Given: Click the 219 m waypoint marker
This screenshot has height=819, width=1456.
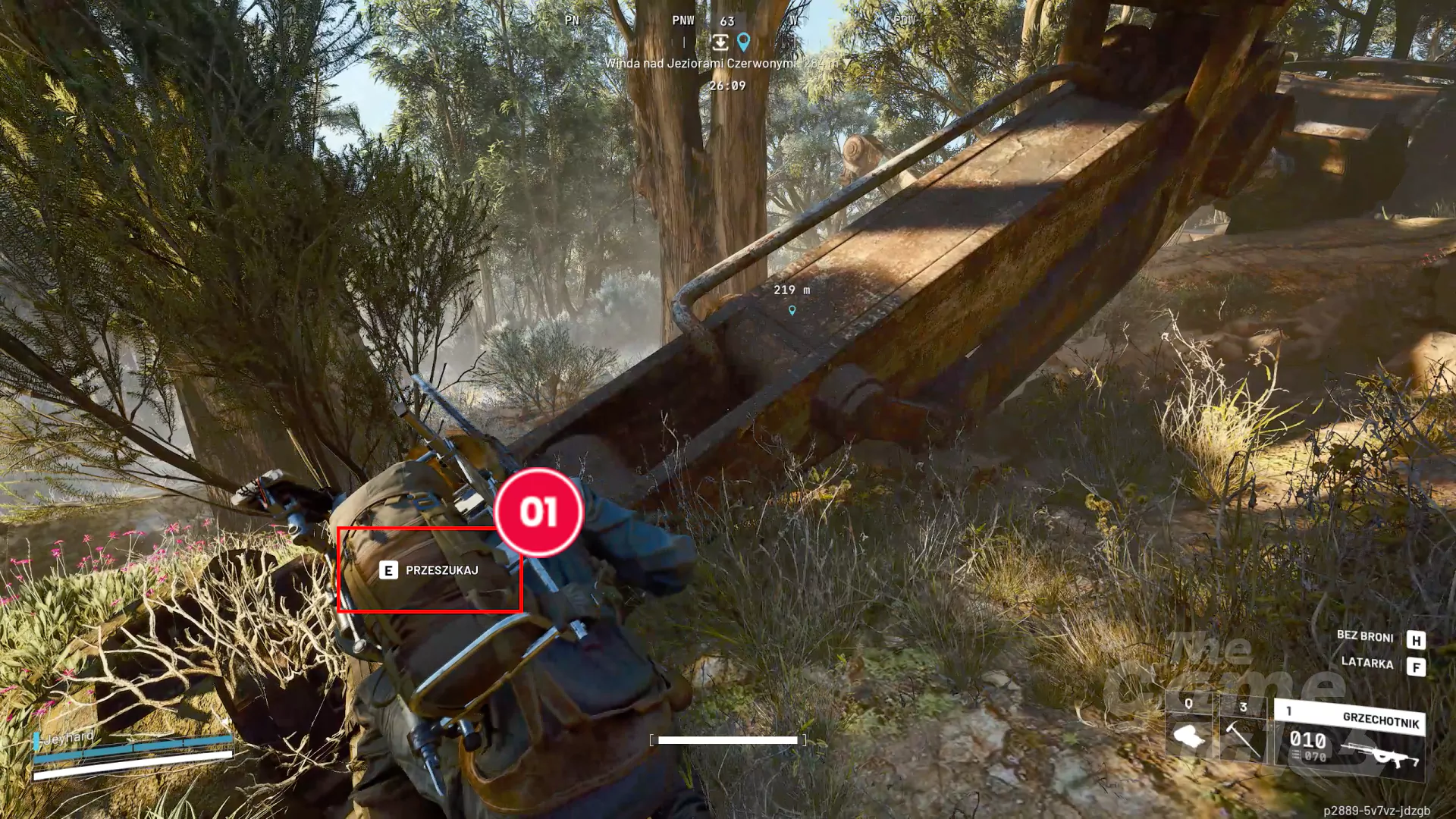Looking at the screenshot, I should point(792,309).
